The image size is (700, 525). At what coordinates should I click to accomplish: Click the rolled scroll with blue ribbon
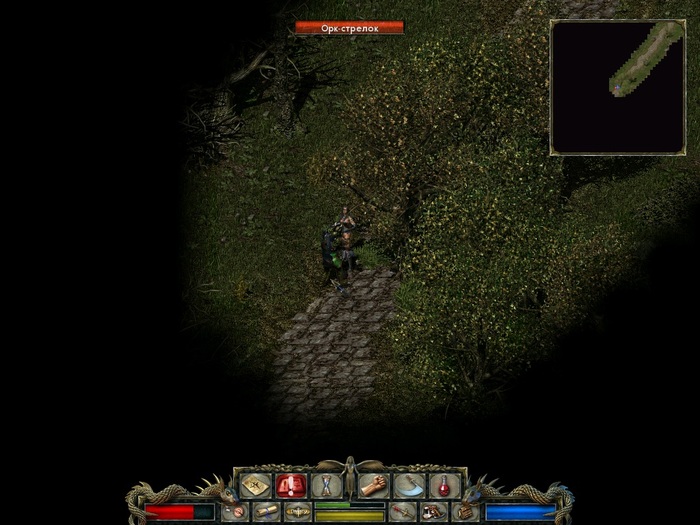click(x=266, y=512)
